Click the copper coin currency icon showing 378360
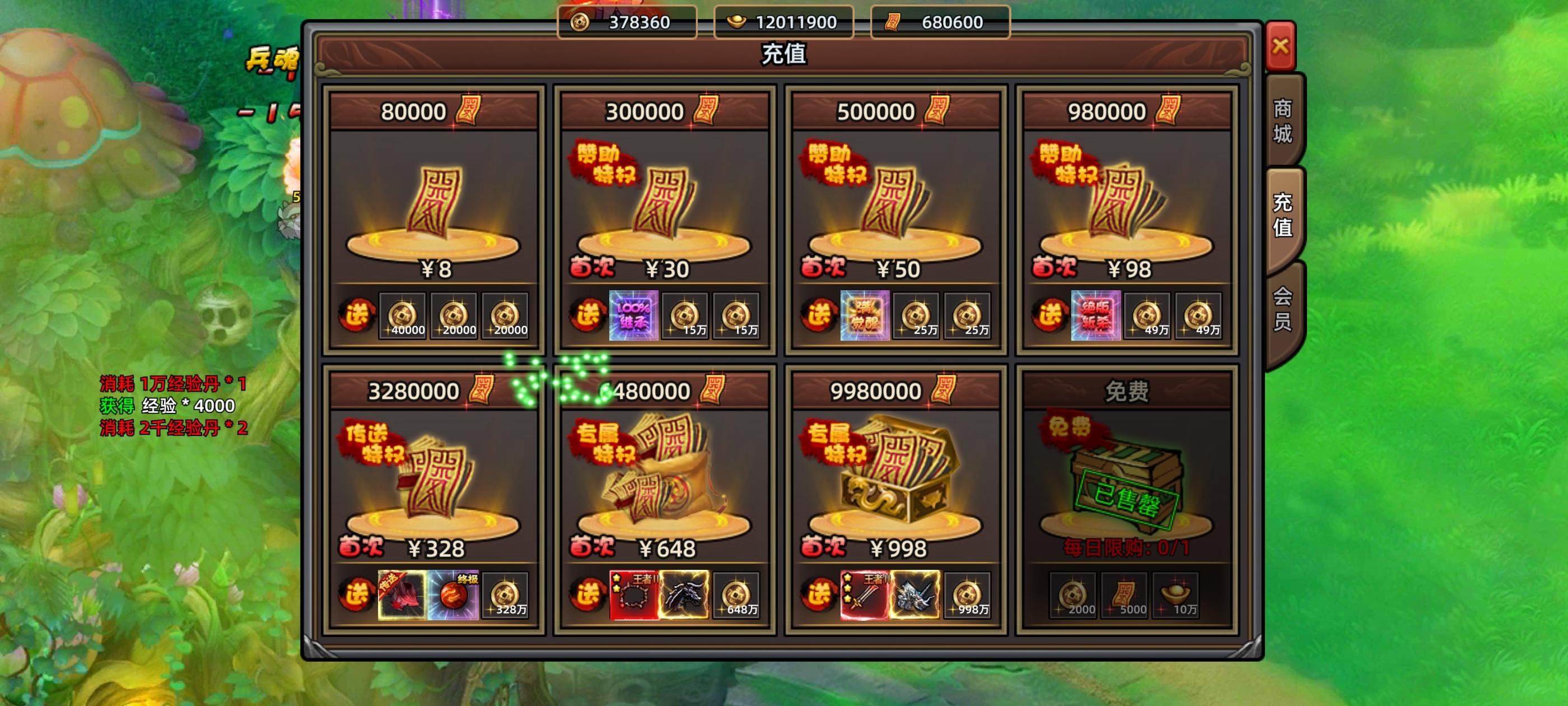The height and width of the screenshot is (706, 1568). tap(580, 21)
